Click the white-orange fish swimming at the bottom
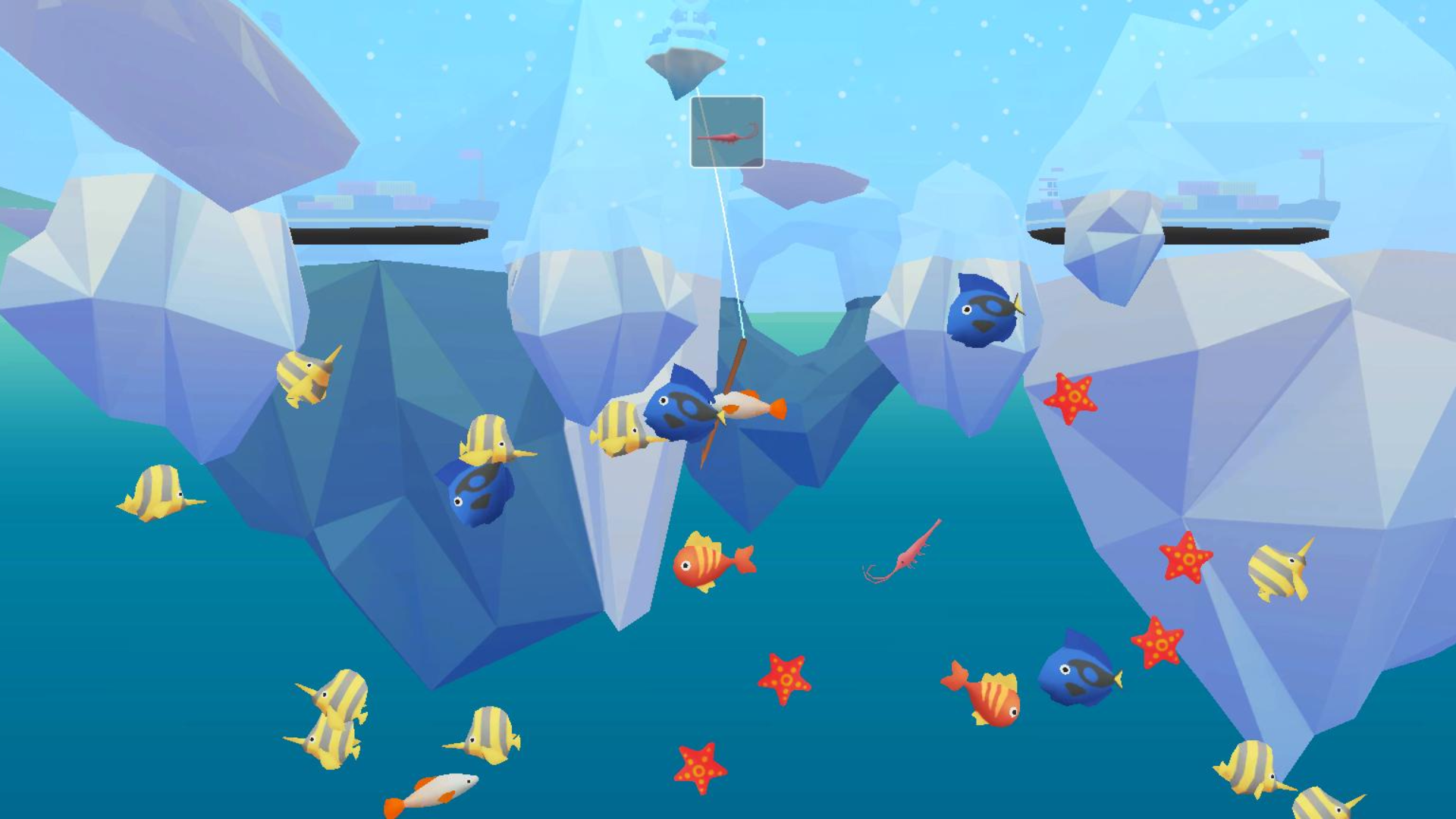Image resolution: width=1456 pixels, height=819 pixels. click(x=440, y=789)
